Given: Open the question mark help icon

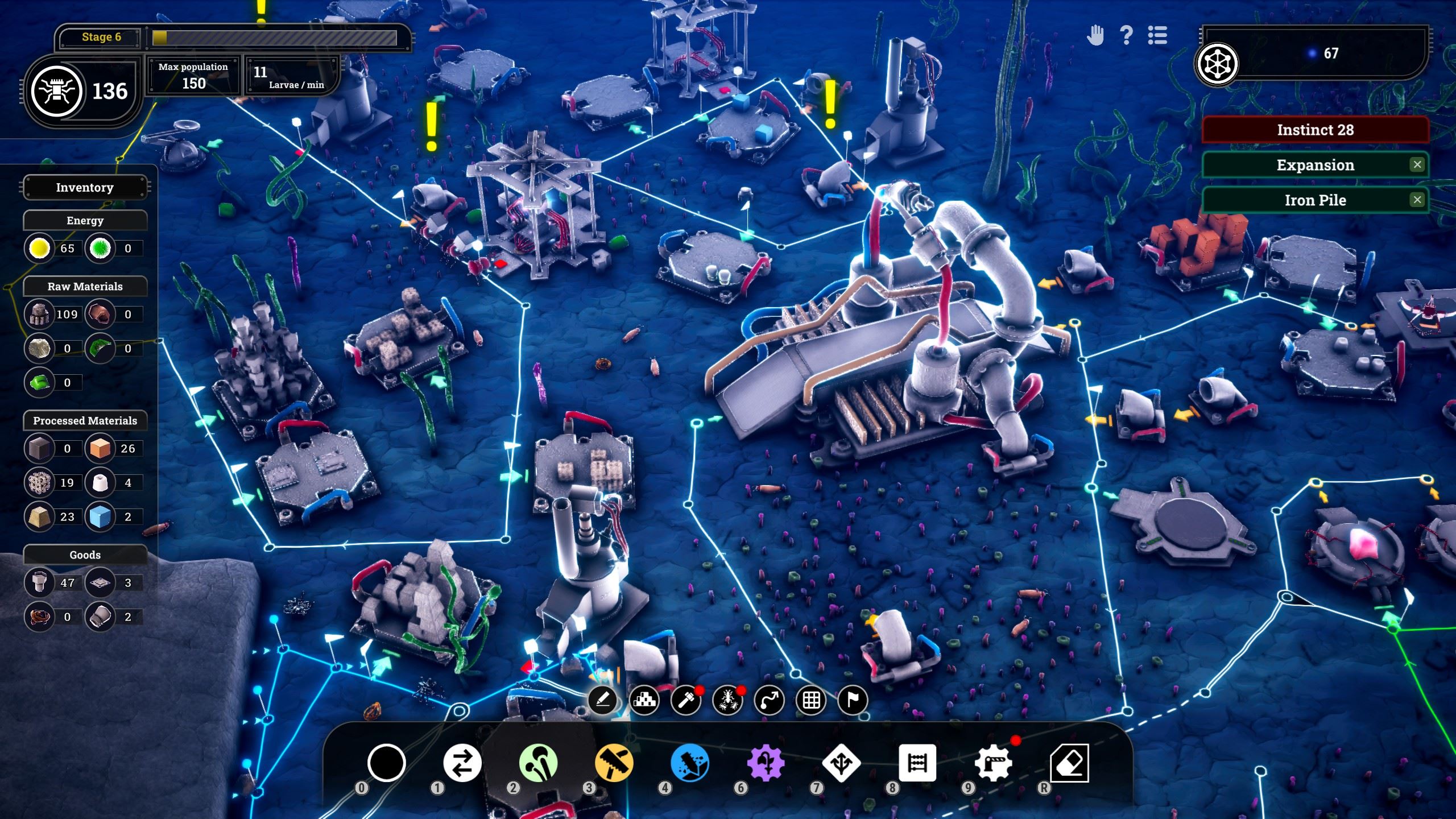Looking at the screenshot, I should point(1126,36).
